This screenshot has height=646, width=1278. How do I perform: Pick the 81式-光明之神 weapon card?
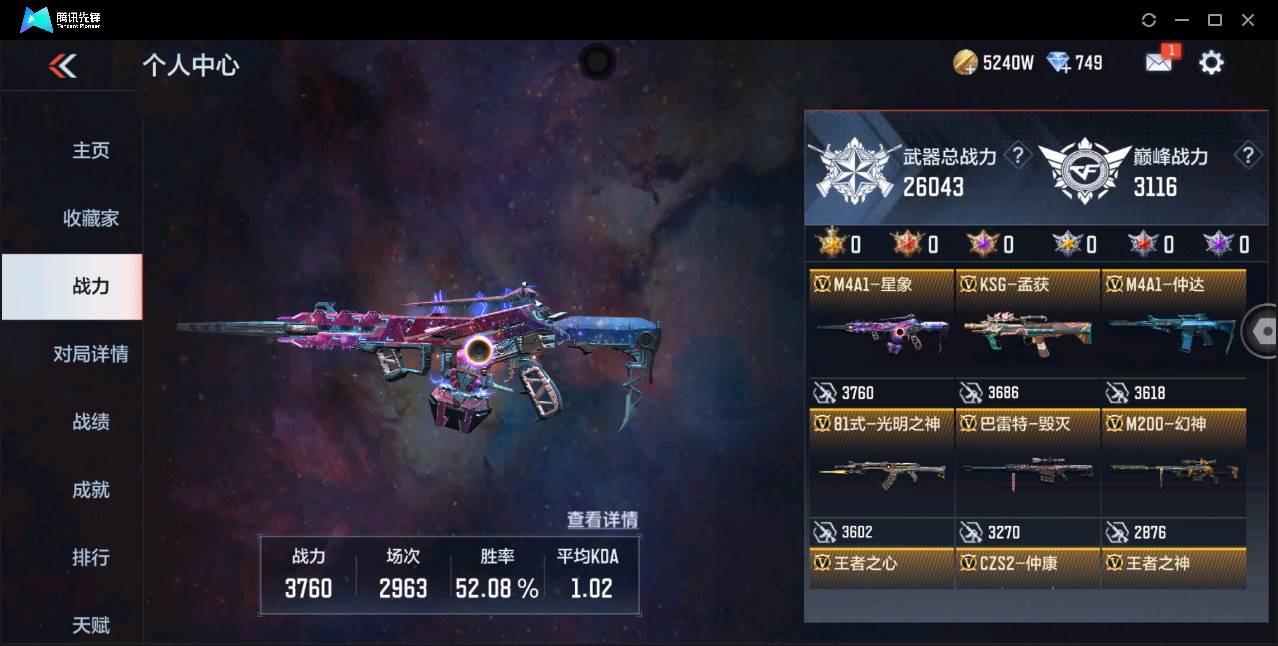[x=881, y=470]
